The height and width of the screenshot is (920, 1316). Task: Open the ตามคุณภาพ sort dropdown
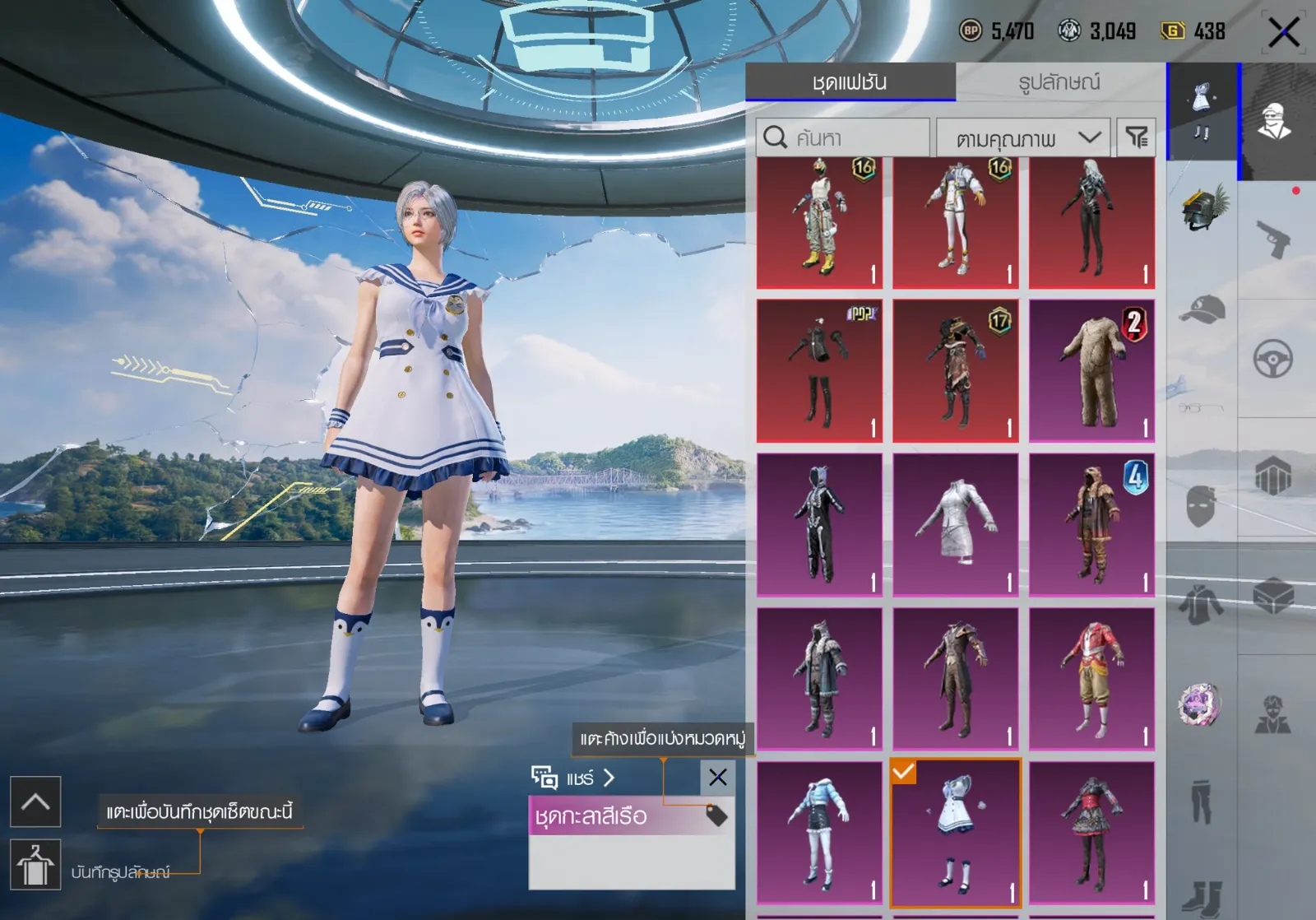click(1023, 137)
